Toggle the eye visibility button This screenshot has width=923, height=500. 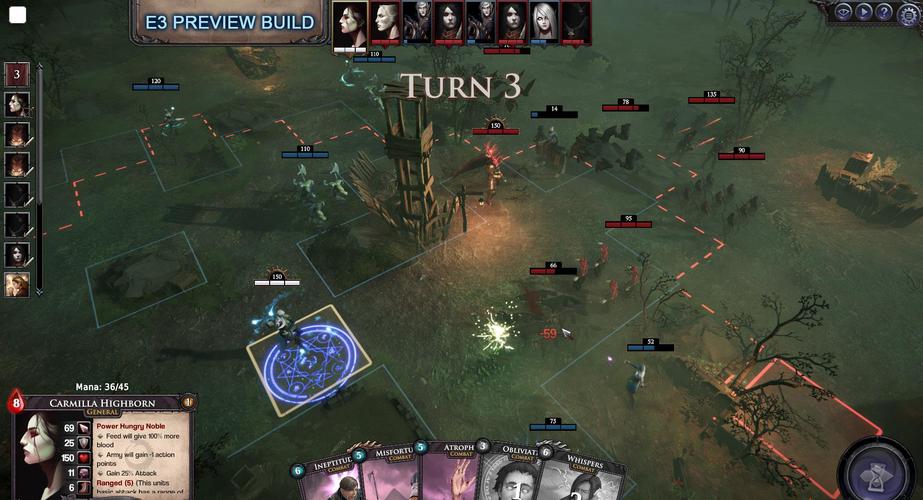pos(844,12)
